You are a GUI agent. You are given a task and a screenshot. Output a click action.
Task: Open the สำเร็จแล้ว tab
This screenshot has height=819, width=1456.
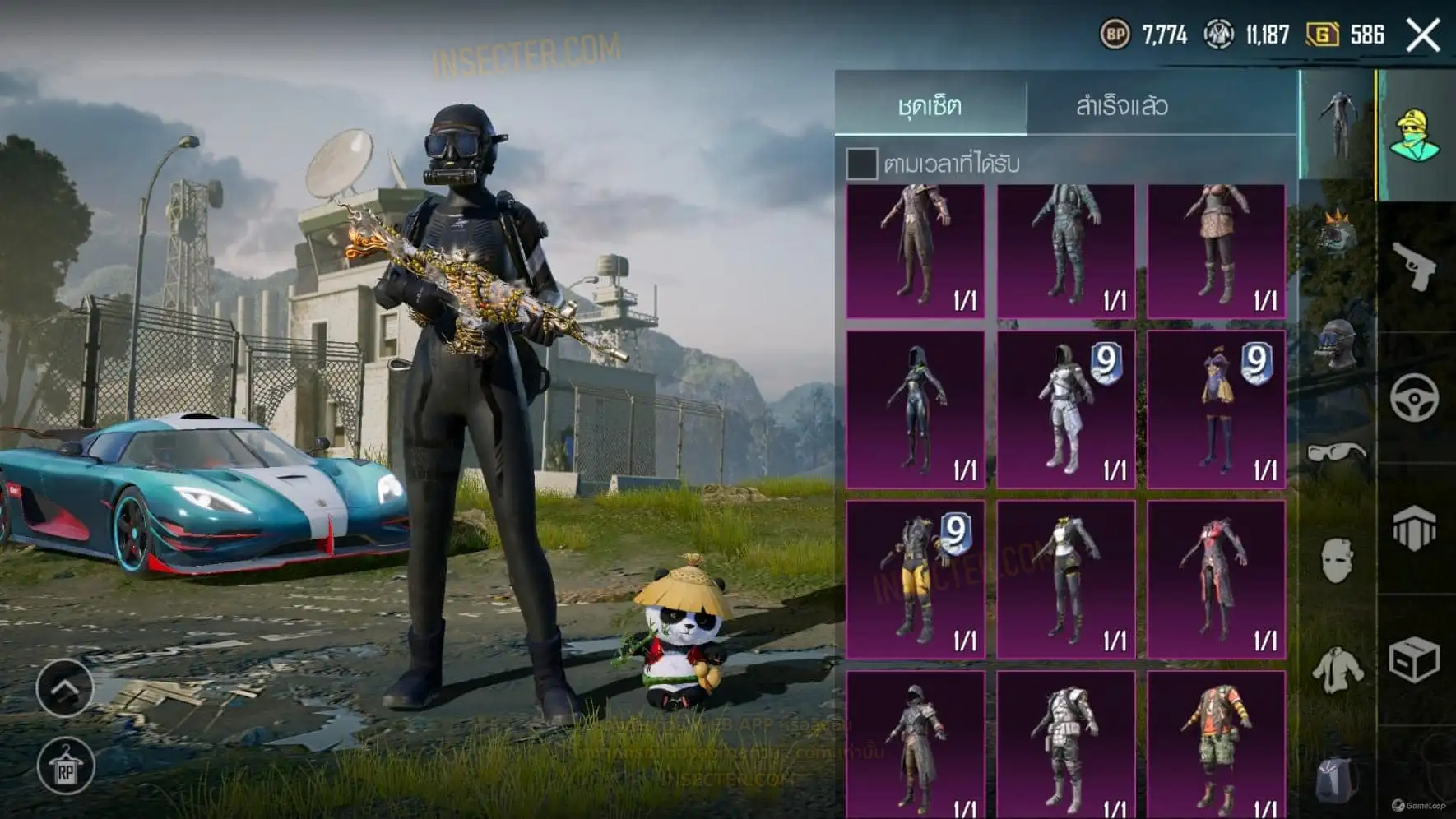pos(1121,106)
